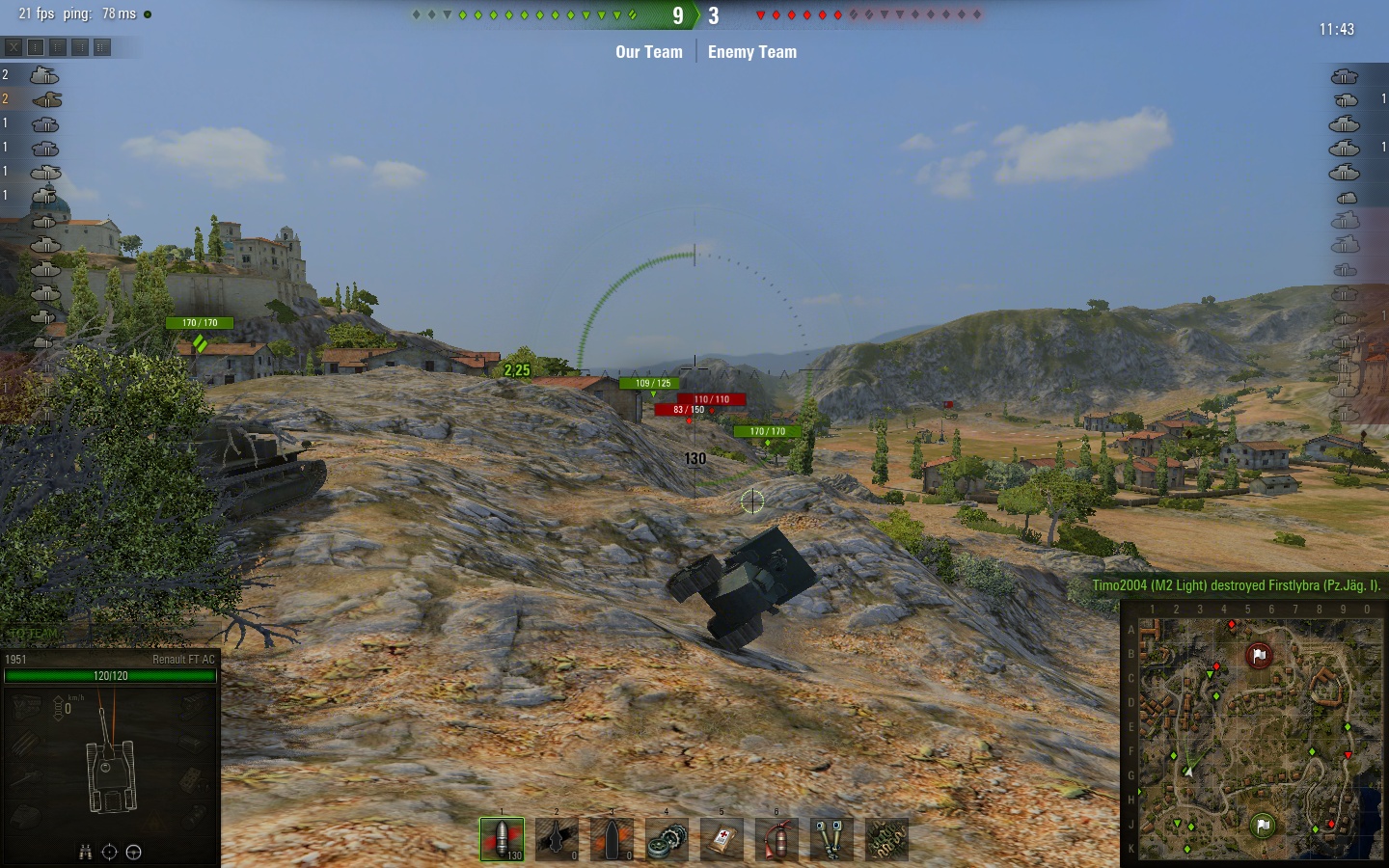Click the steering wheel driver icon
The height and width of the screenshot is (868, 1389).
(134, 852)
